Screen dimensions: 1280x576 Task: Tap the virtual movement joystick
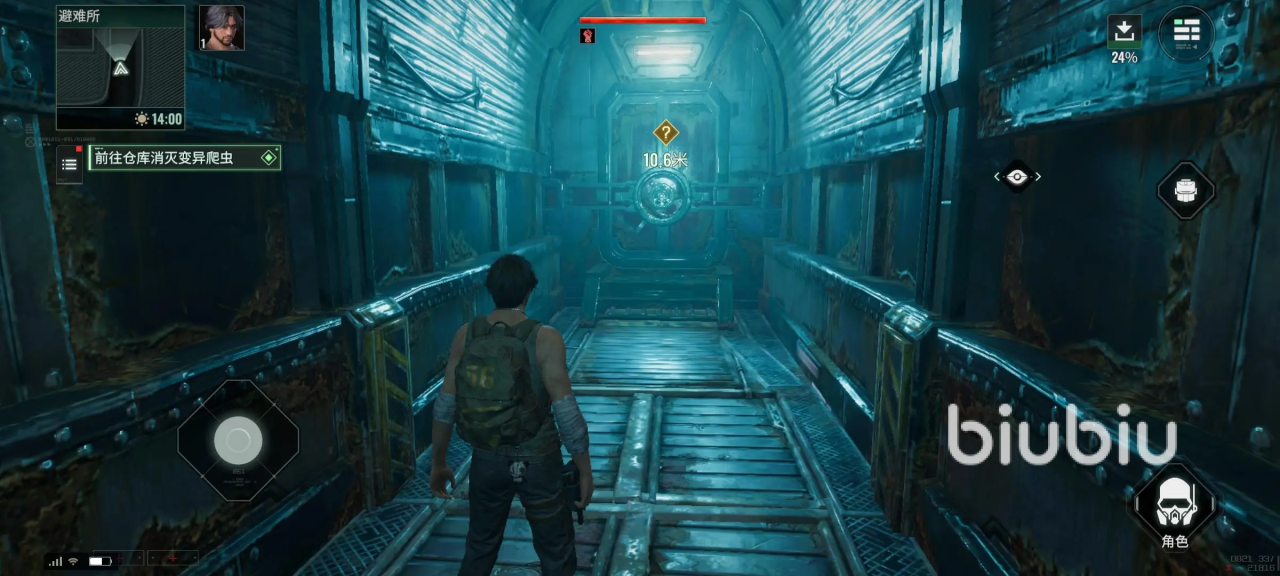pos(238,440)
